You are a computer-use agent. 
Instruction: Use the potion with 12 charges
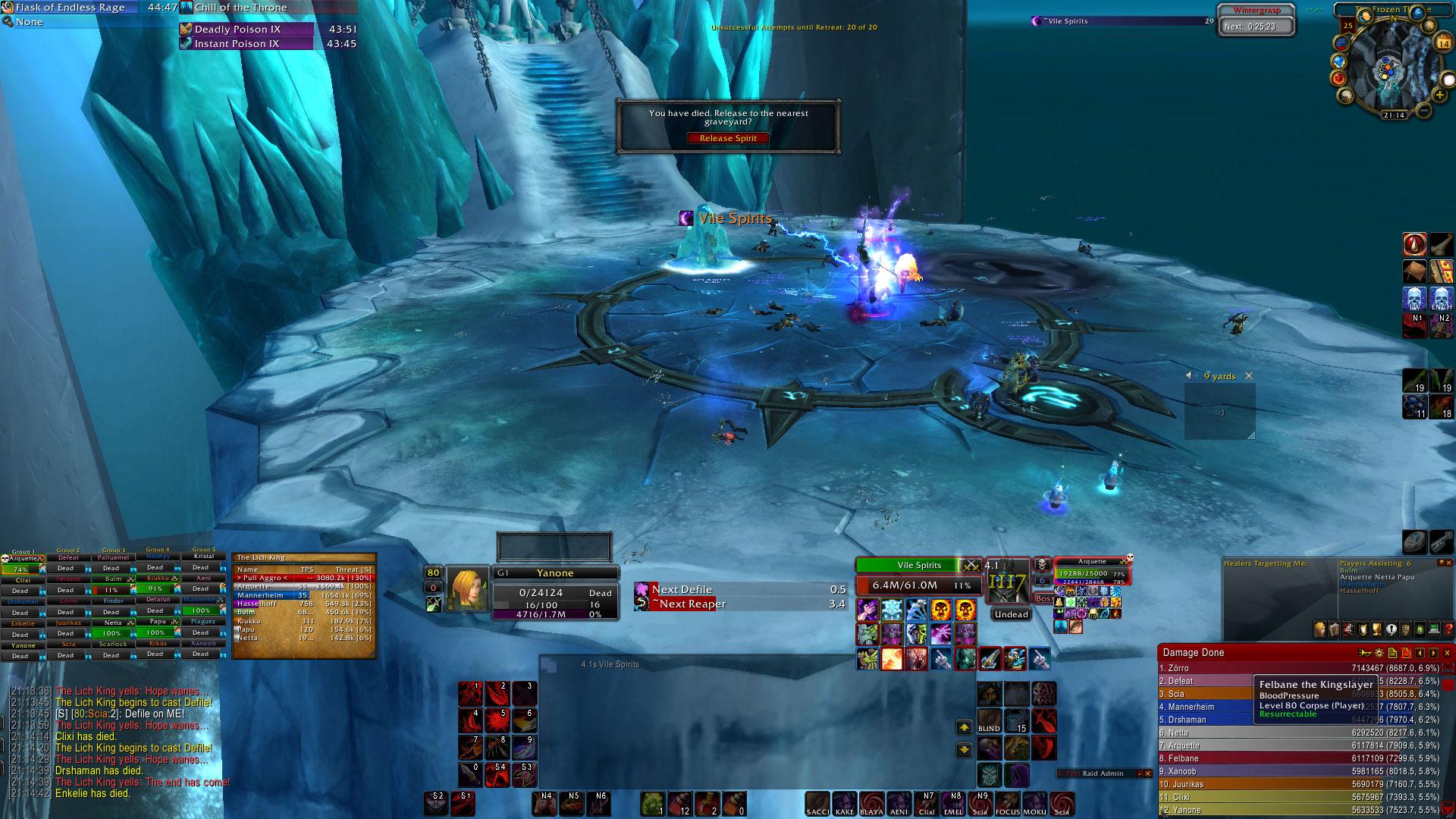pyautogui.click(x=680, y=804)
